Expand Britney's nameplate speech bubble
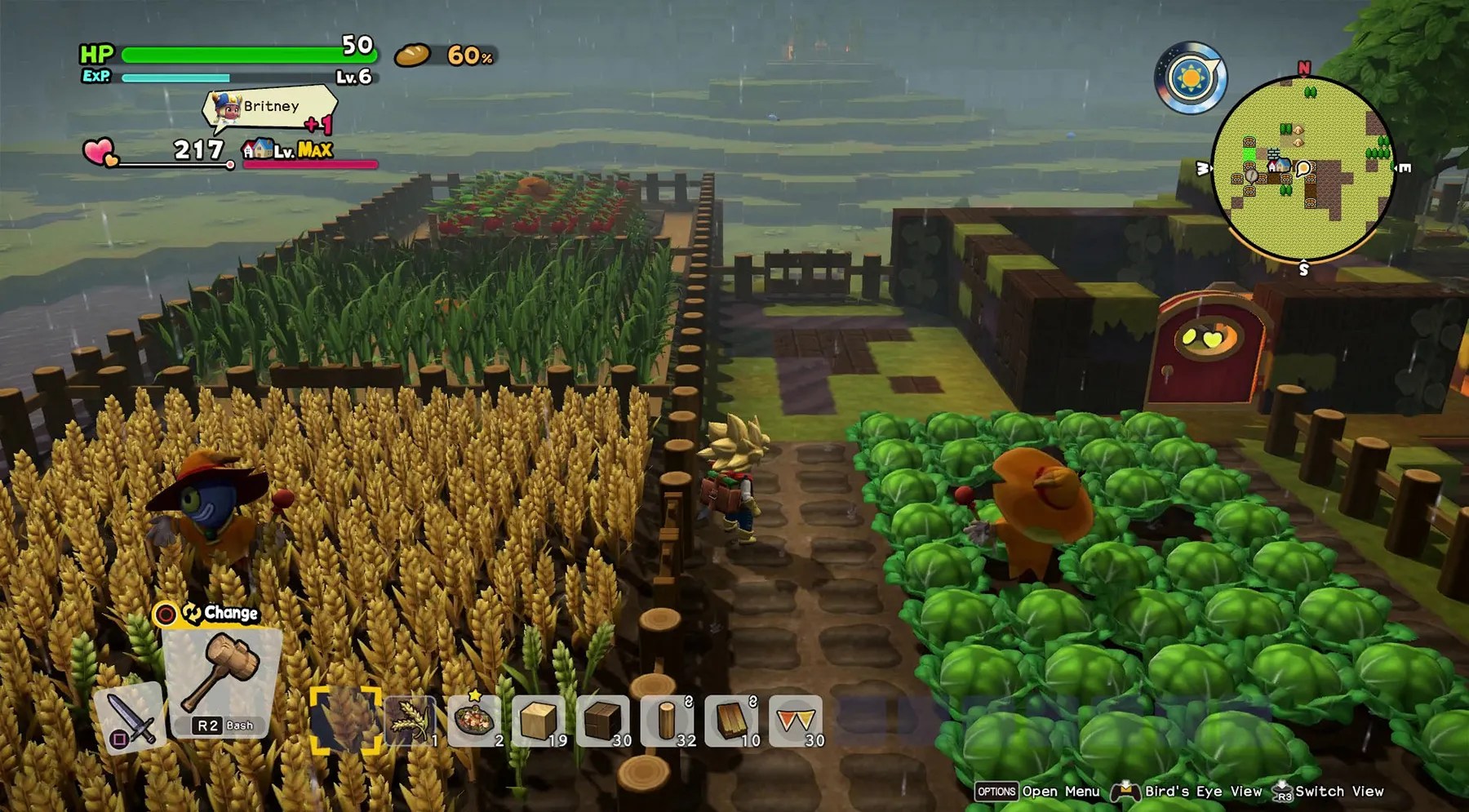Screen dimensions: 1469x812 (x=273, y=106)
